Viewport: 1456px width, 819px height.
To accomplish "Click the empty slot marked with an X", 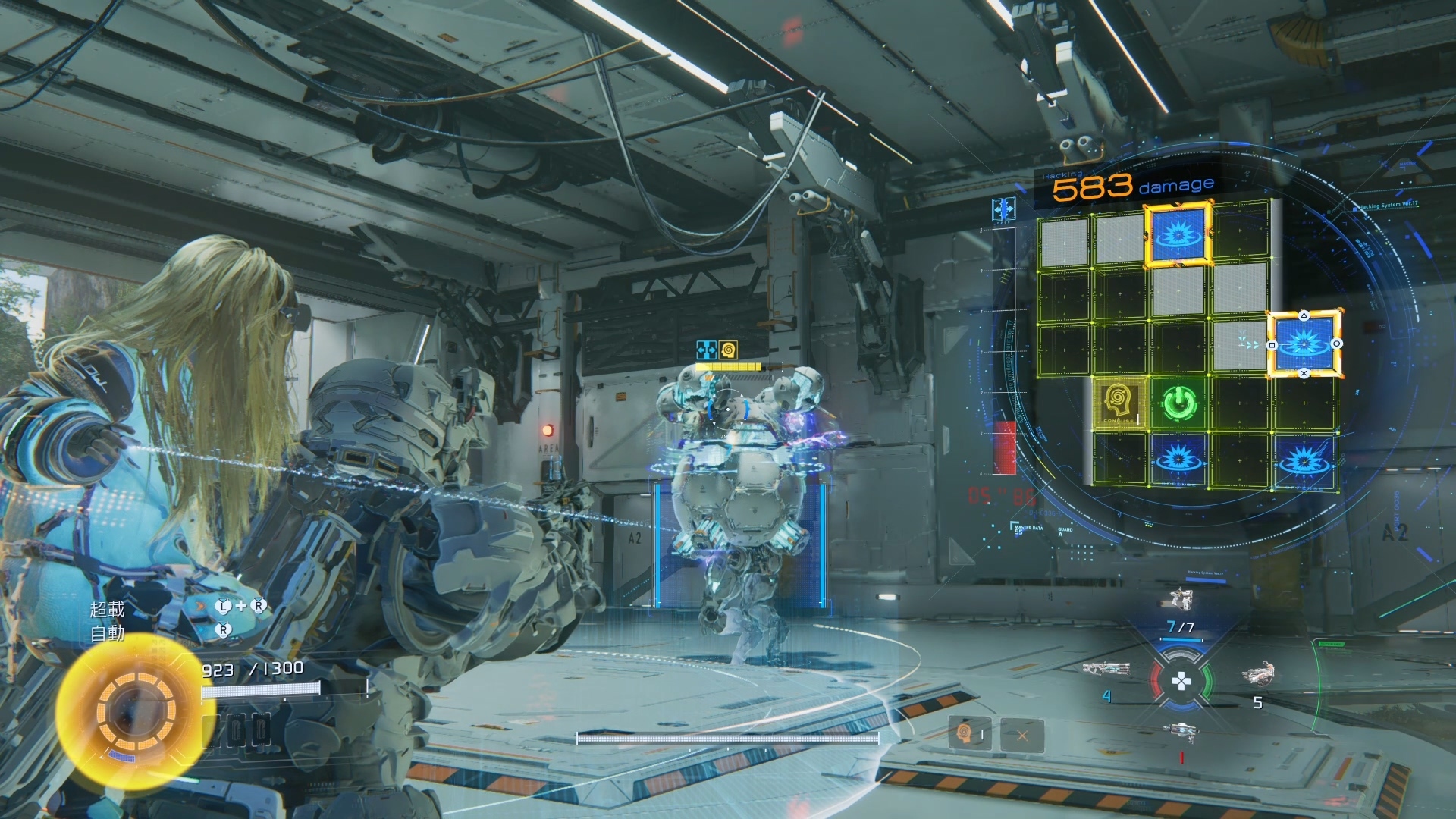I will pos(1022,734).
